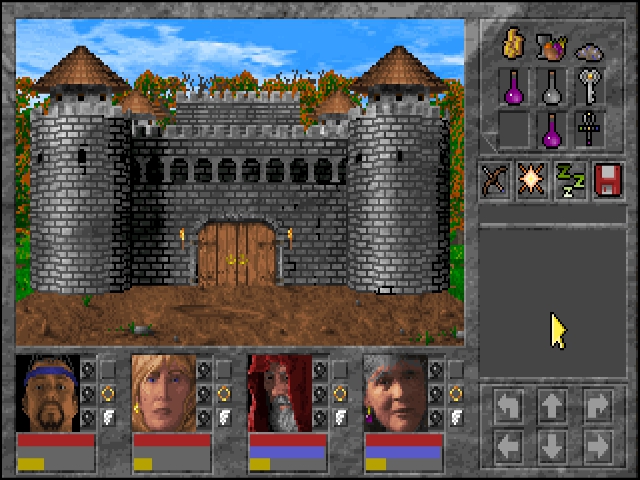Select the blonde woman portrait

coord(163,392)
